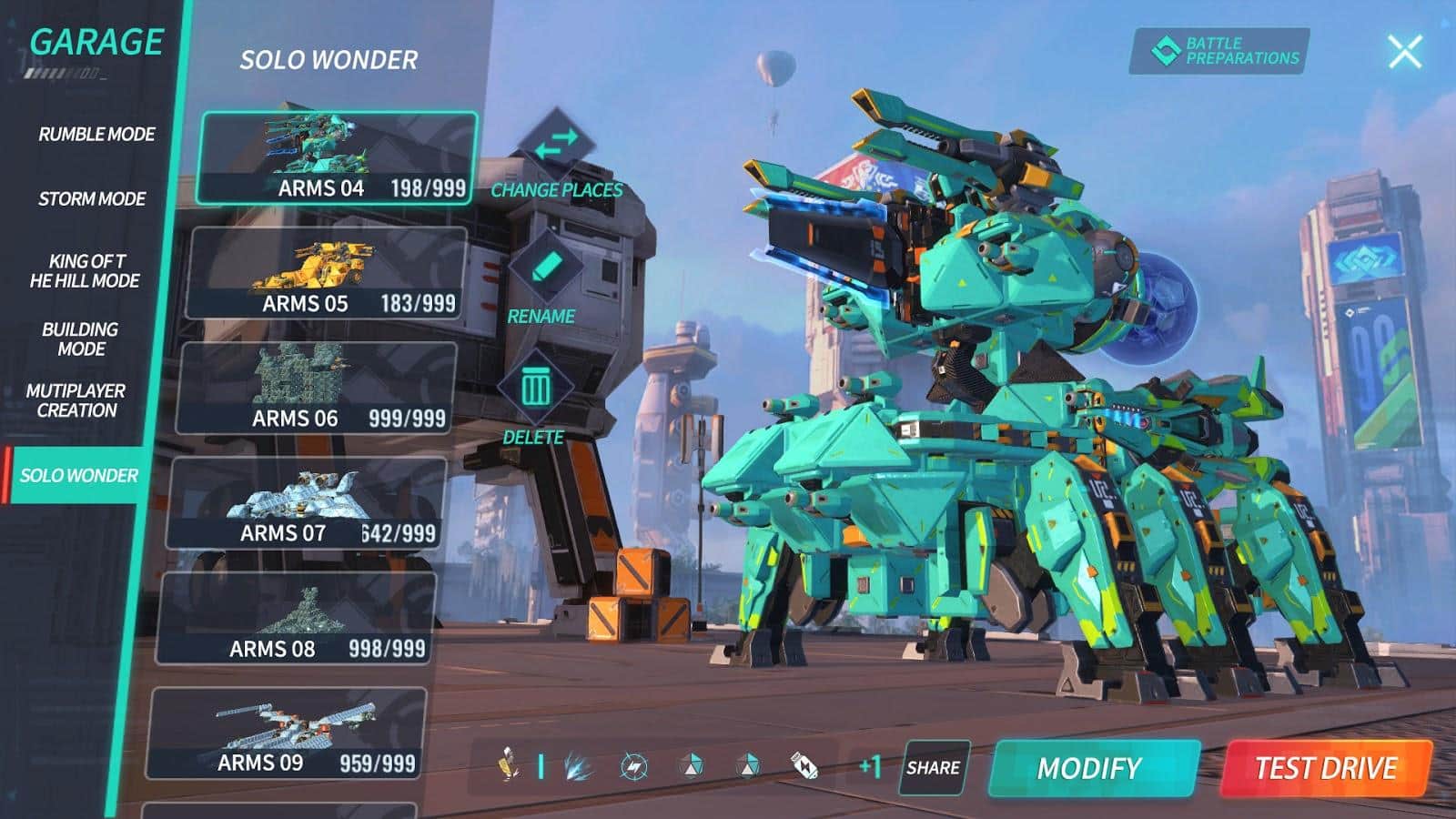Viewport: 1456px width, 819px height.
Task: Start a Test Drive
Action: [1325, 769]
